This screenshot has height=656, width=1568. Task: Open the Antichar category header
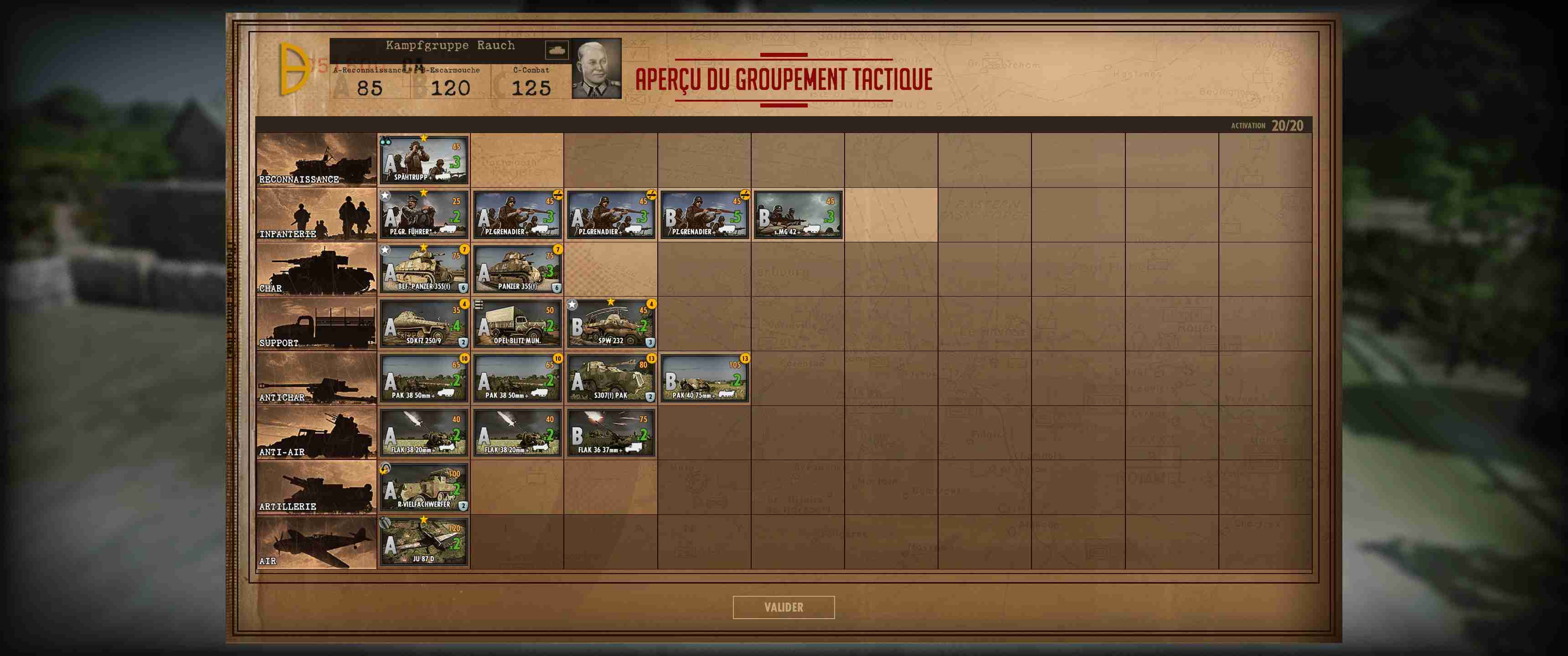[x=316, y=379]
